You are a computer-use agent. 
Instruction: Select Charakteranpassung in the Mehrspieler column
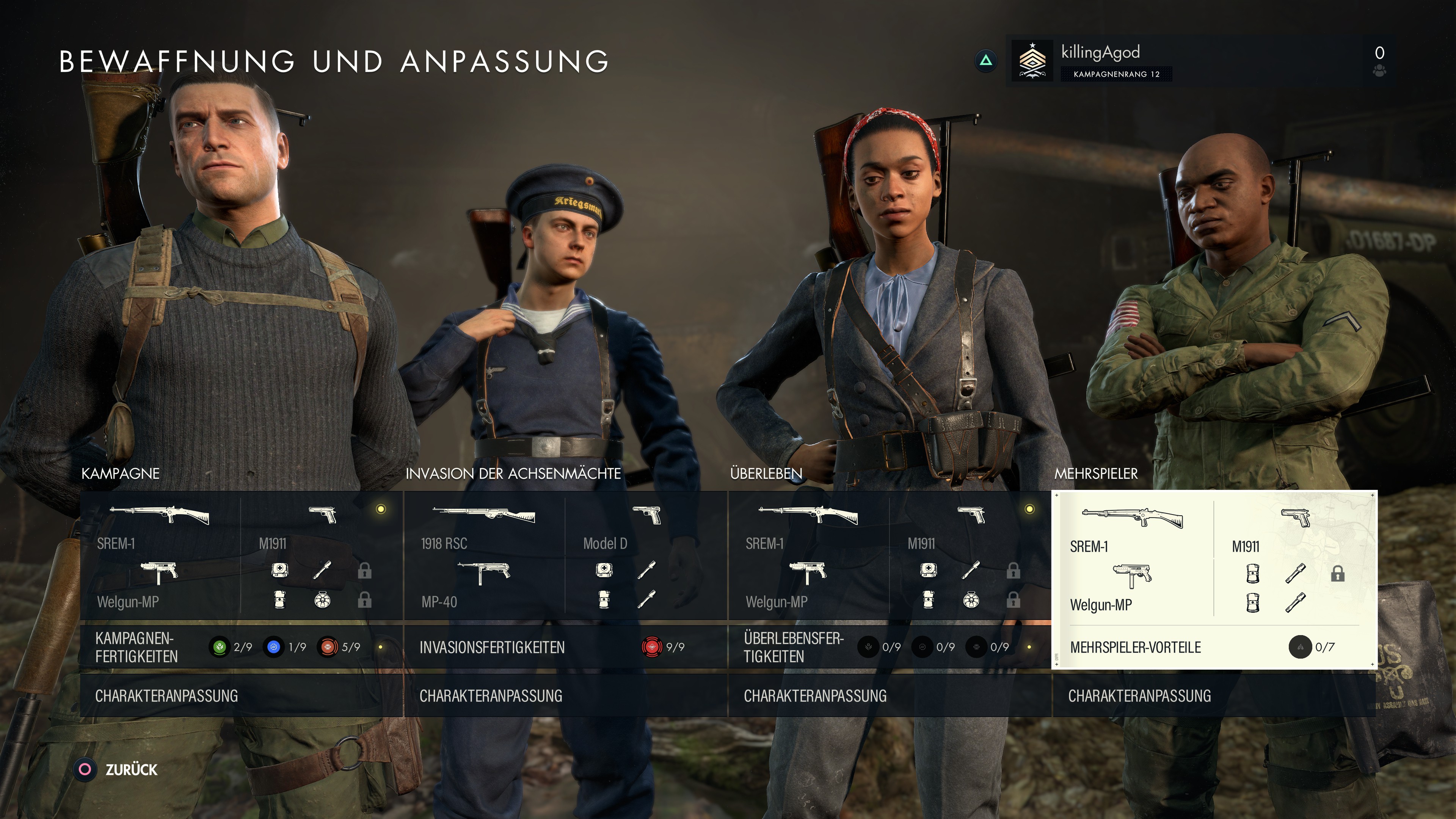[1213, 696]
